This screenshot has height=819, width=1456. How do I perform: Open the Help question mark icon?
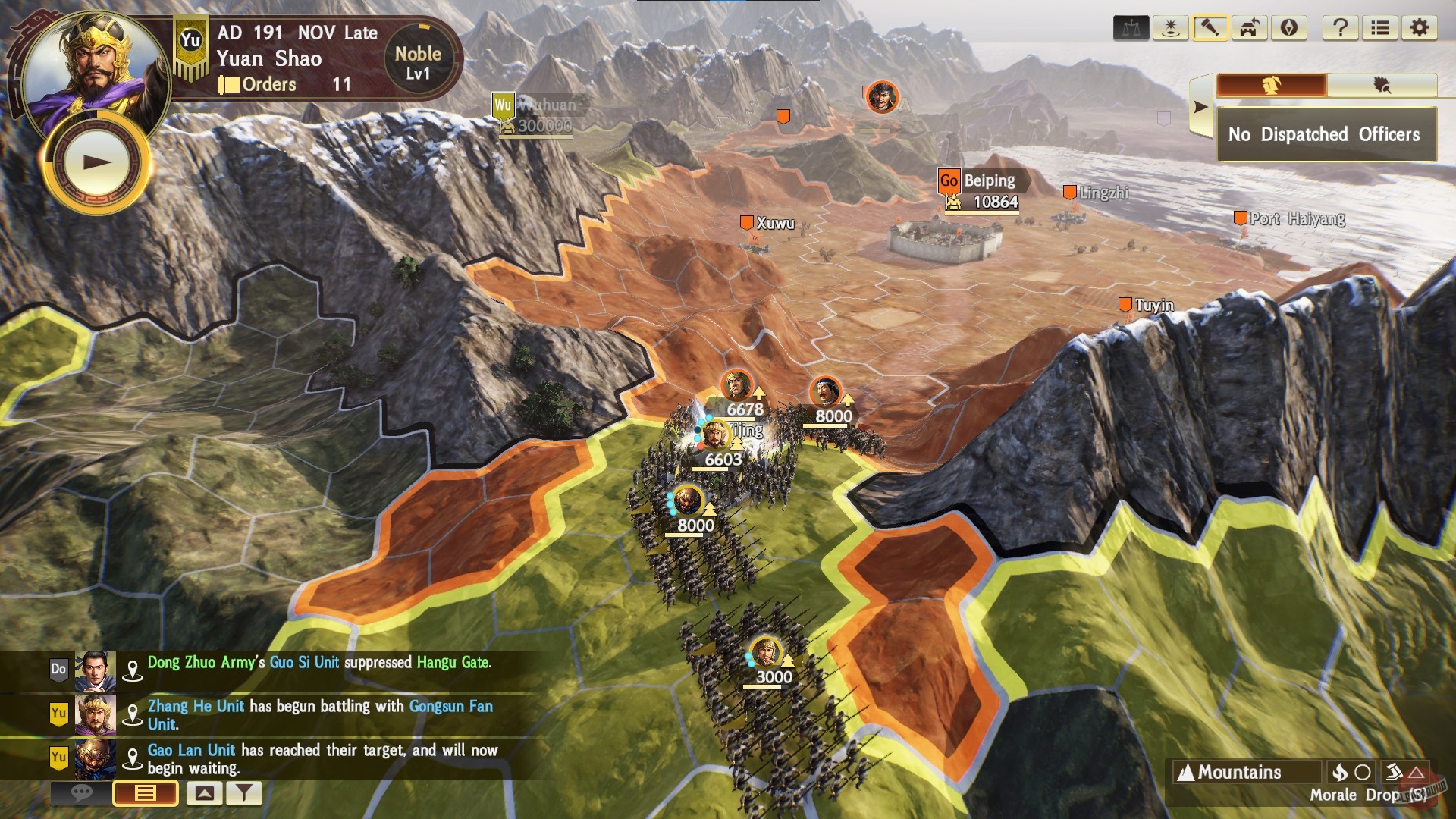pyautogui.click(x=1341, y=28)
